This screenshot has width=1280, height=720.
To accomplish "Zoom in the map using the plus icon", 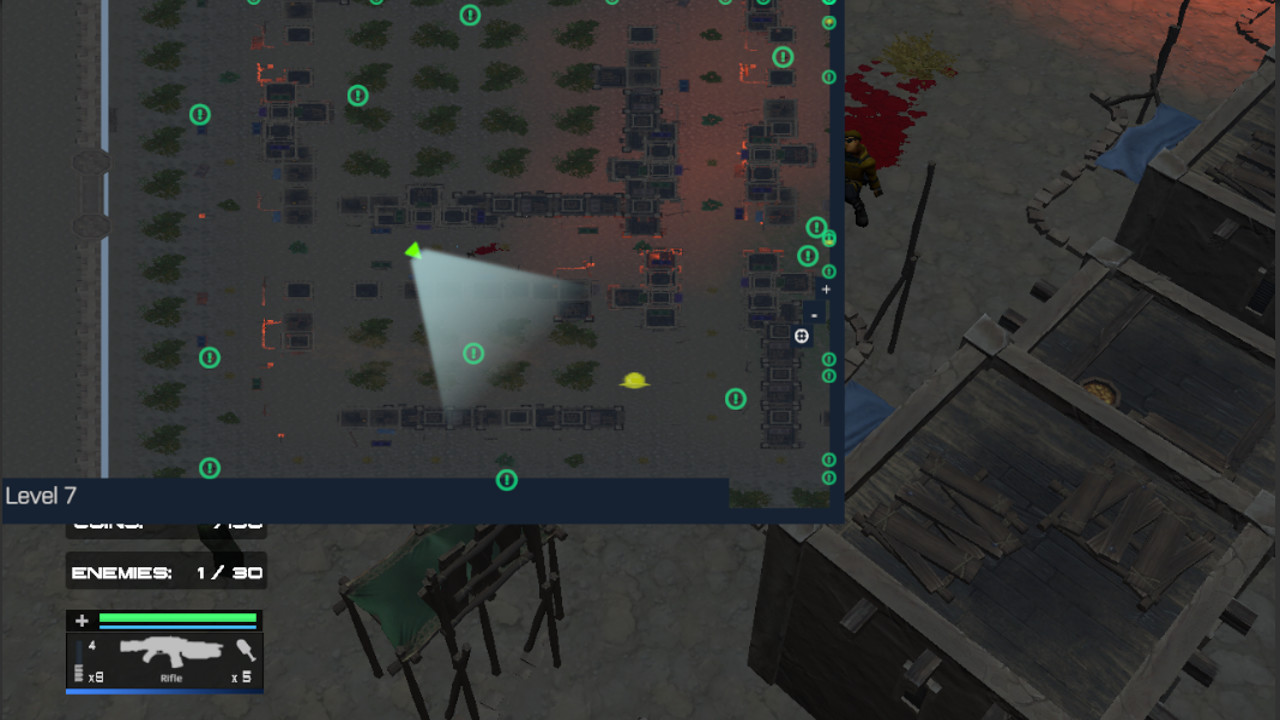I will pyautogui.click(x=825, y=289).
